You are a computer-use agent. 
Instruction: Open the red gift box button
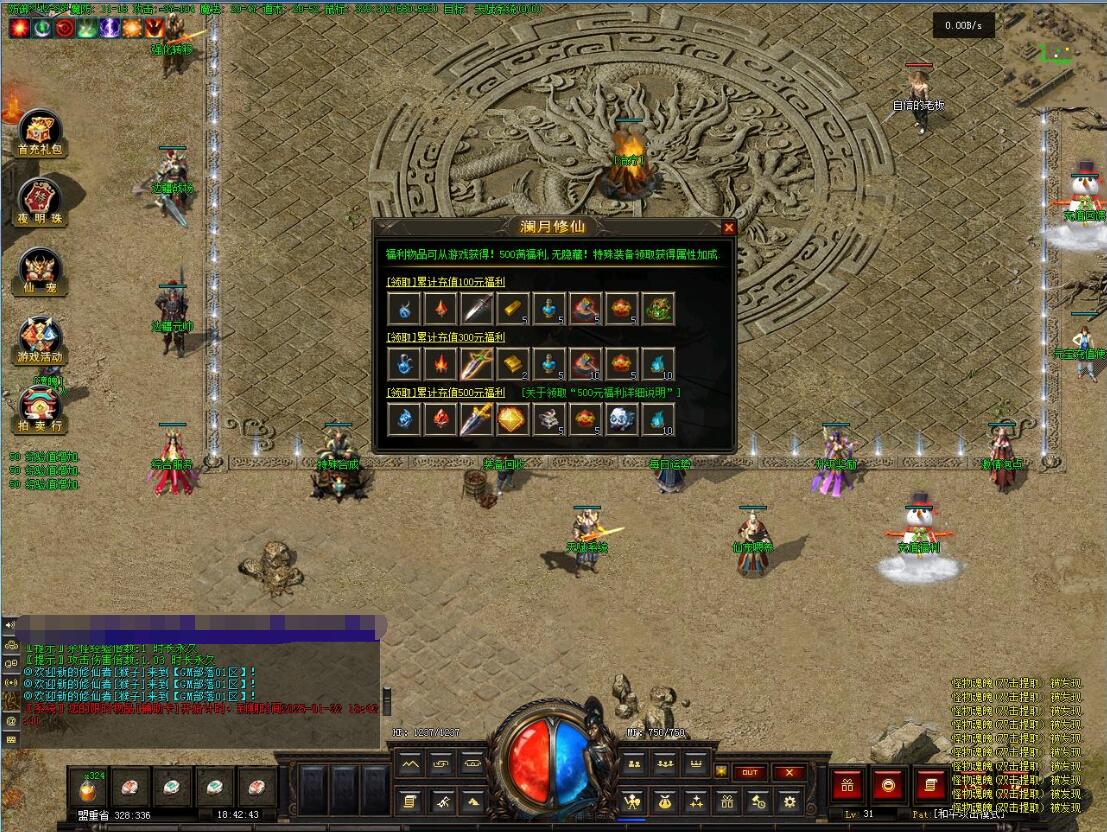click(848, 785)
